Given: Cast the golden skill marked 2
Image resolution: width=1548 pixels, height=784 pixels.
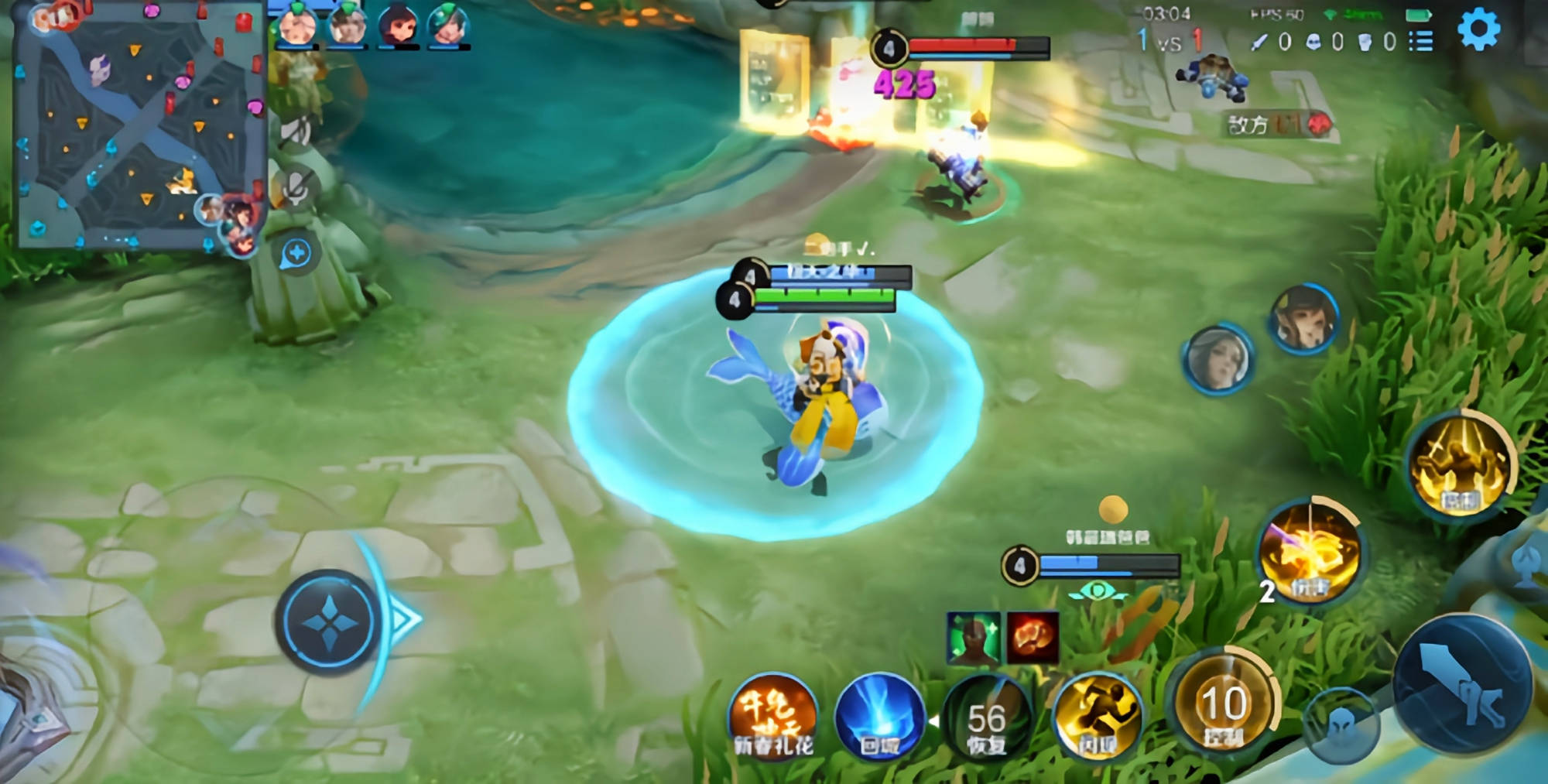Looking at the screenshot, I should click(x=1310, y=553).
